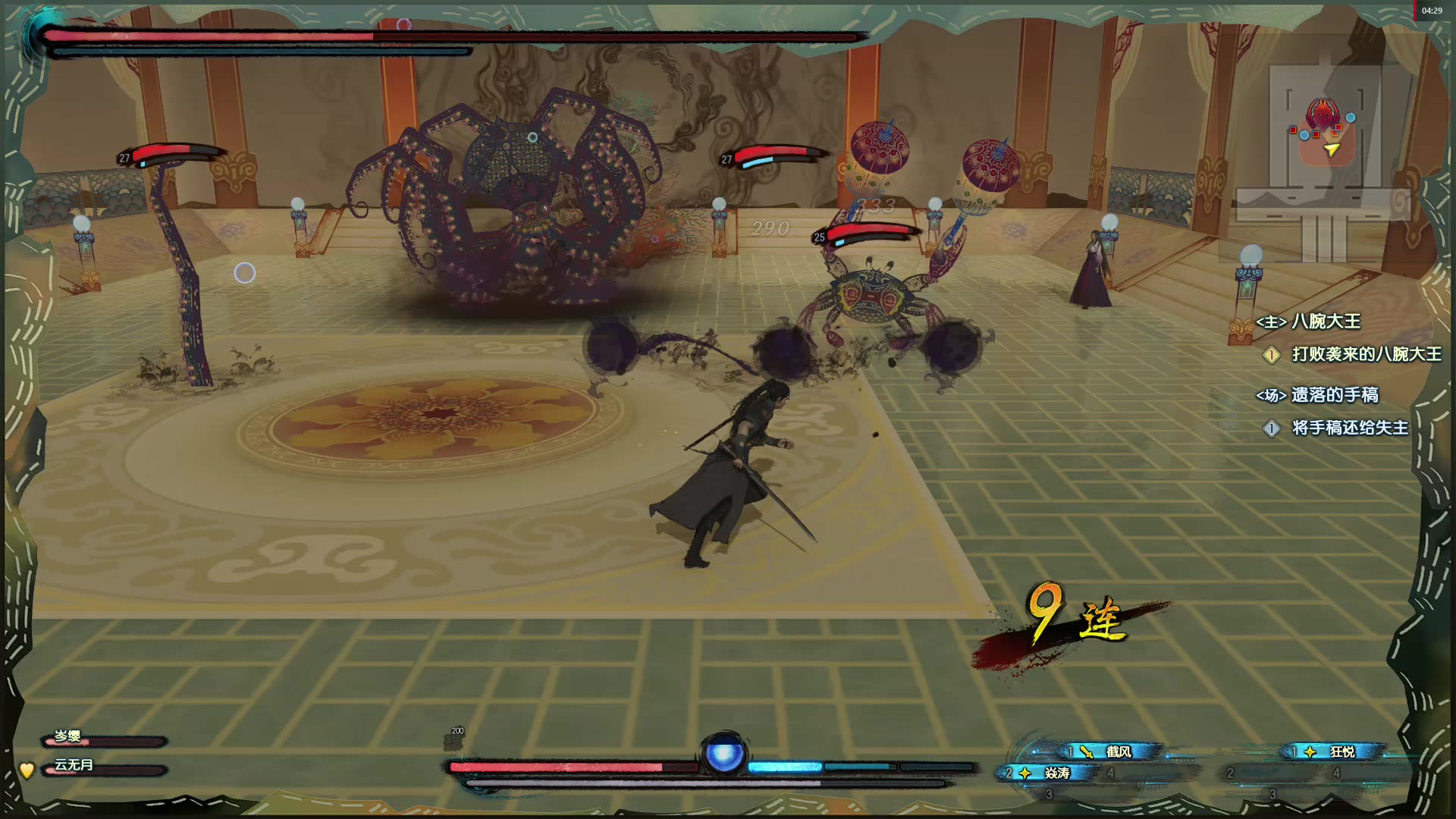
Task: Click the item slot showing 200
Action: tap(453, 740)
